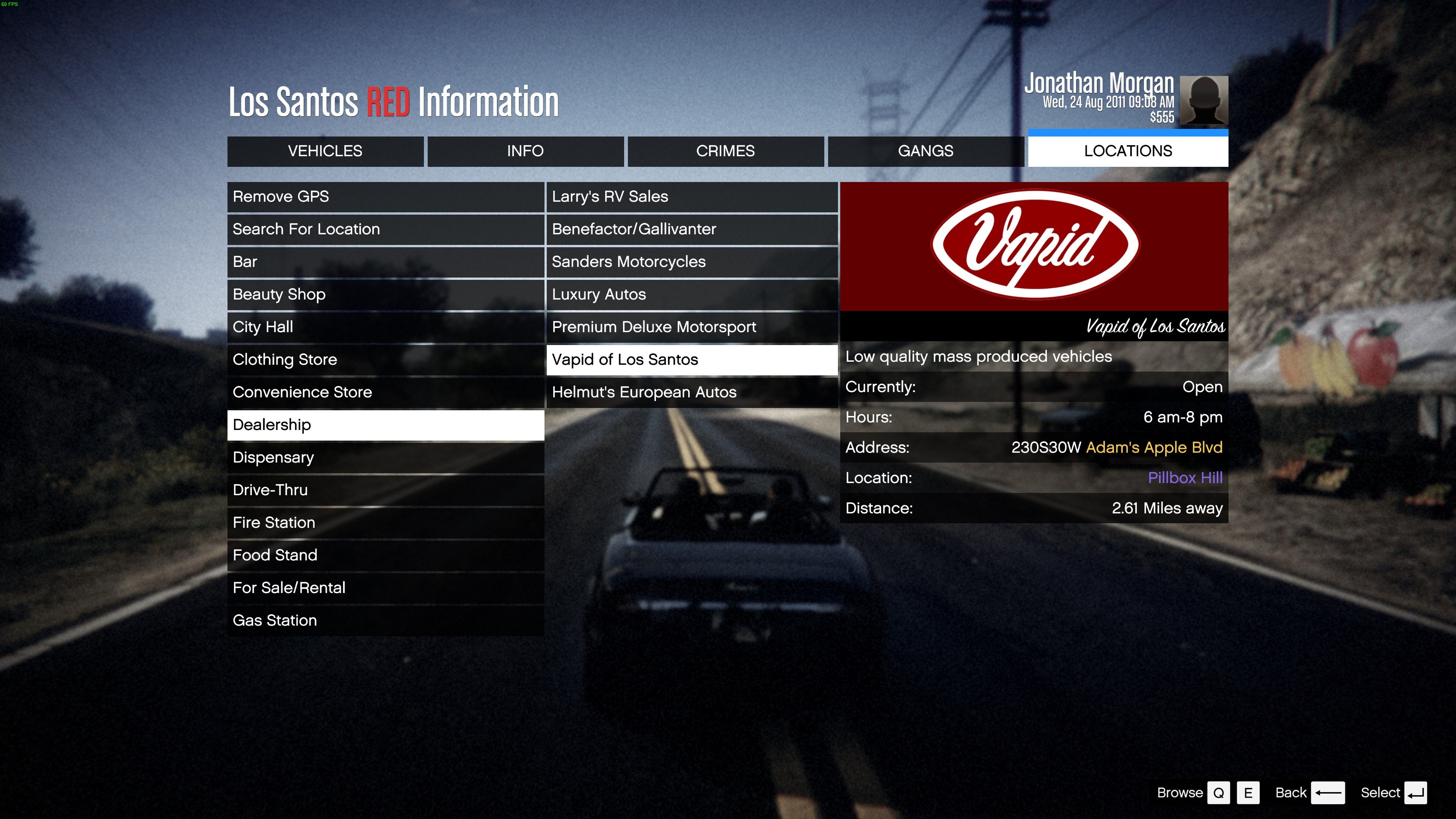
Task: Select the Gas Station category
Action: click(386, 621)
